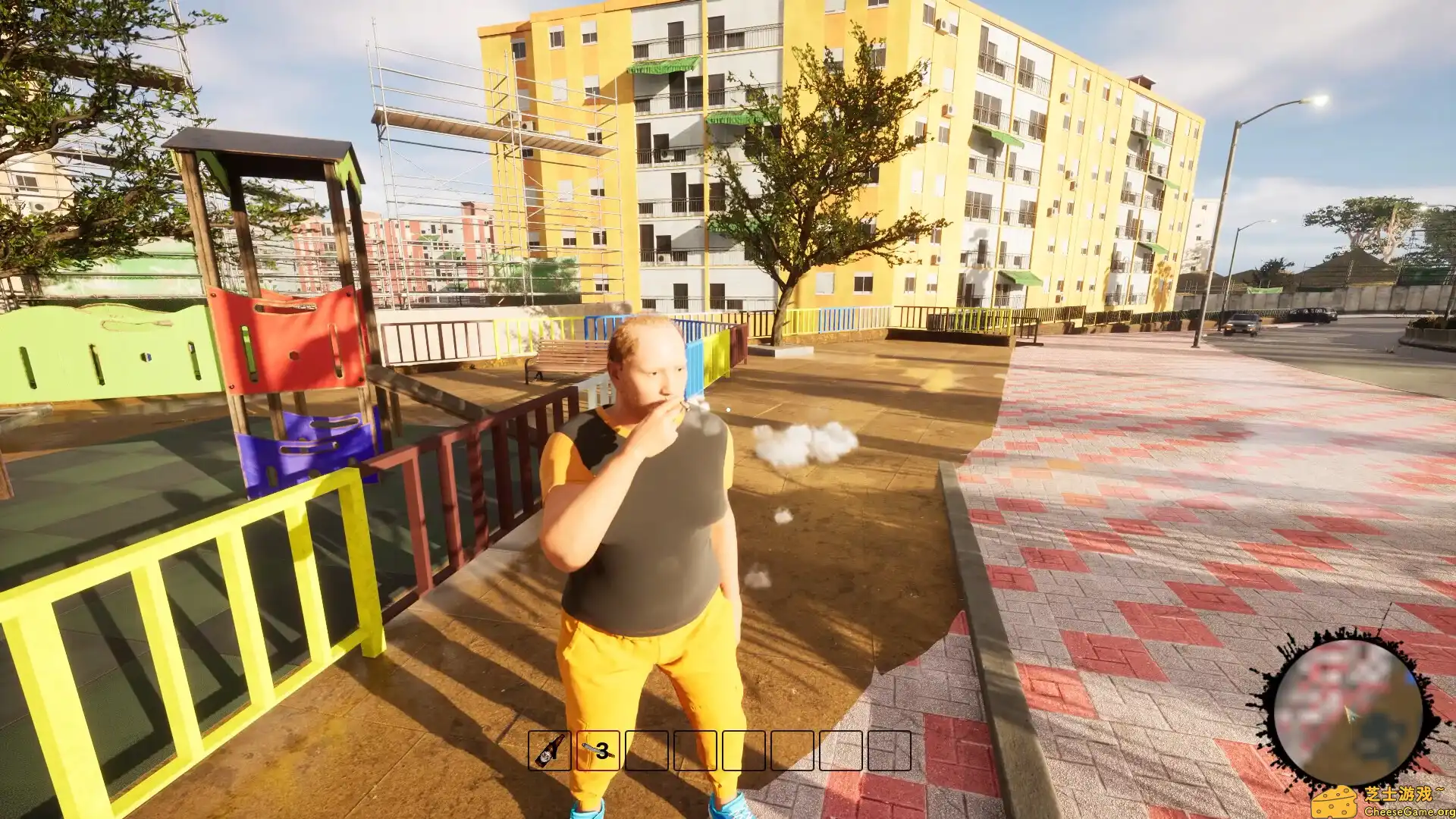The height and width of the screenshot is (819, 1456).
Task: Click the player arrow on the minimap
Action: pyautogui.click(x=1350, y=714)
